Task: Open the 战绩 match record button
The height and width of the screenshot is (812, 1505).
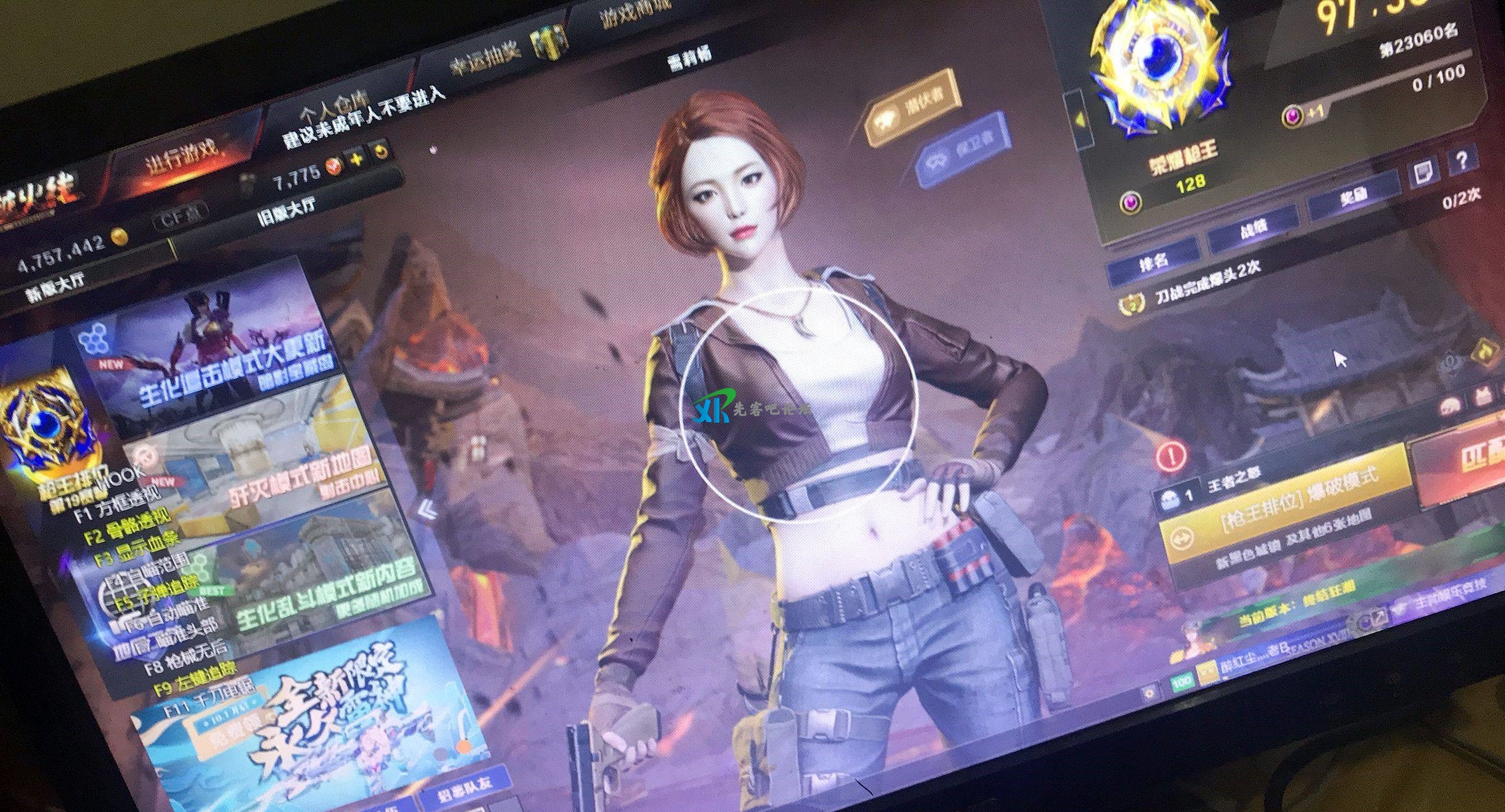Action: click(x=1253, y=230)
